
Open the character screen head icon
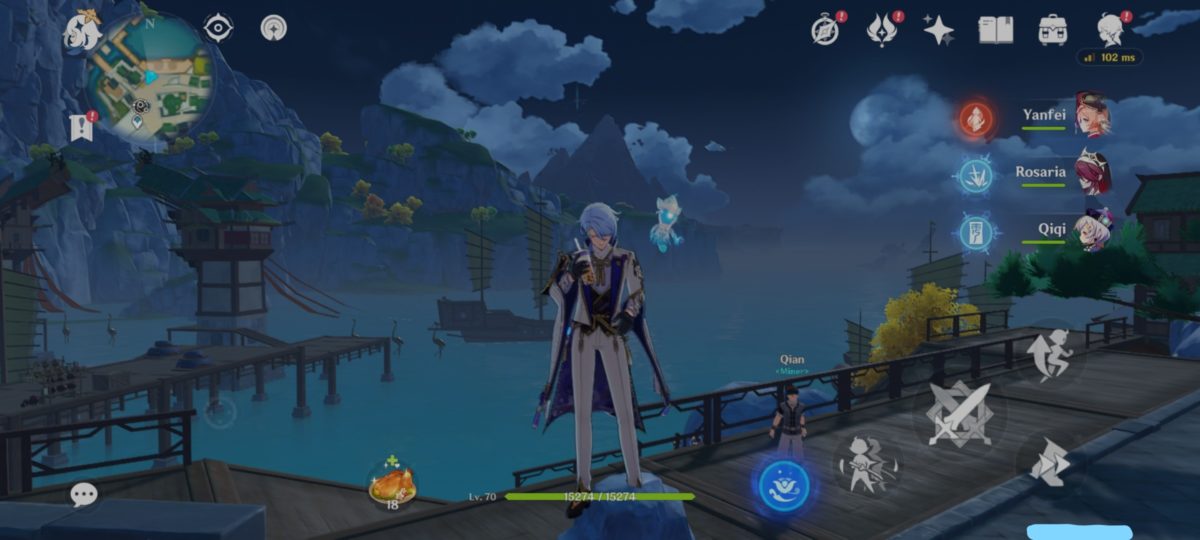tap(1109, 30)
